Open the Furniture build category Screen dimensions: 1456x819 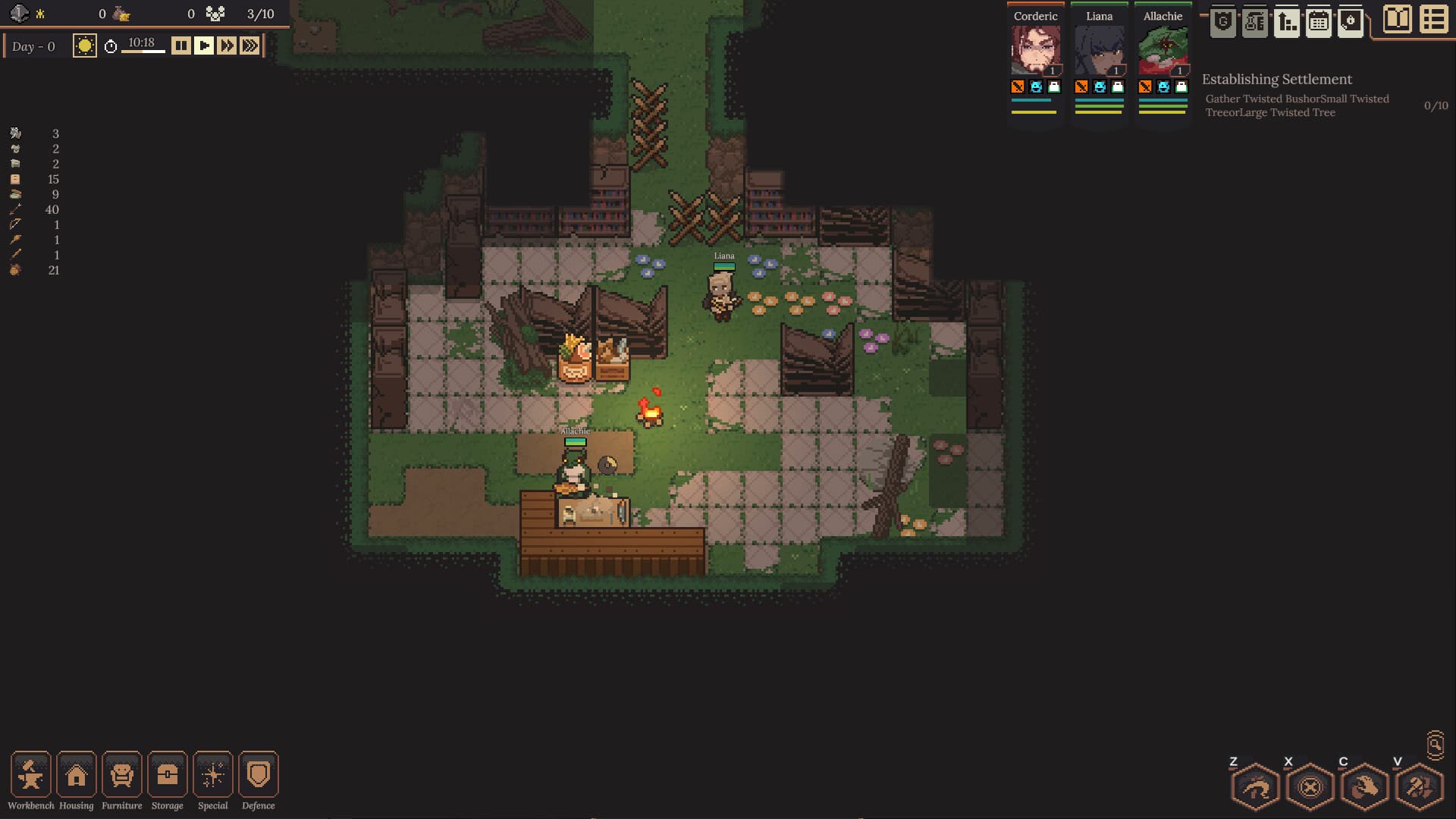coord(121,774)
